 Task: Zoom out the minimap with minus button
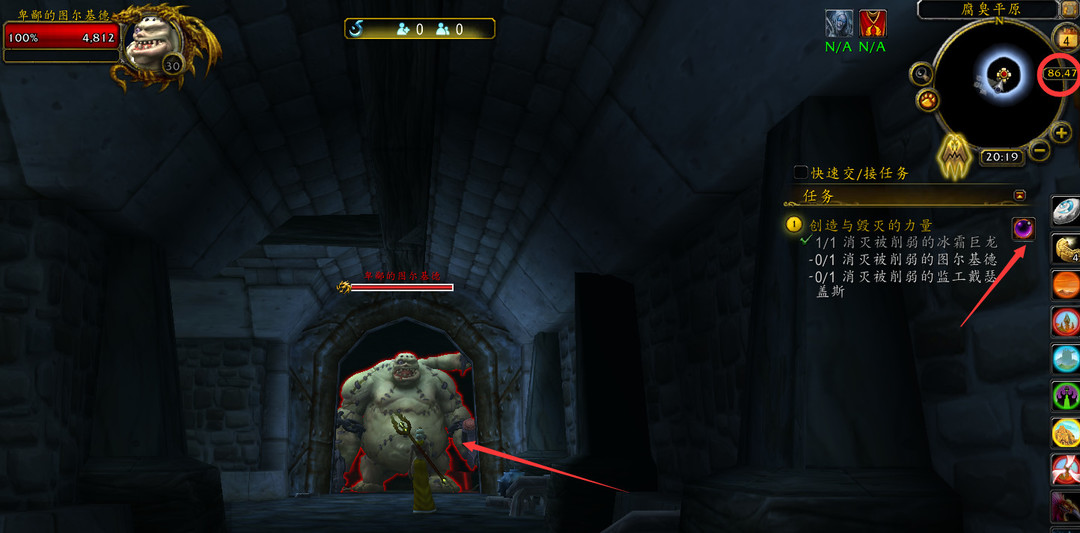pos(1039,150)
